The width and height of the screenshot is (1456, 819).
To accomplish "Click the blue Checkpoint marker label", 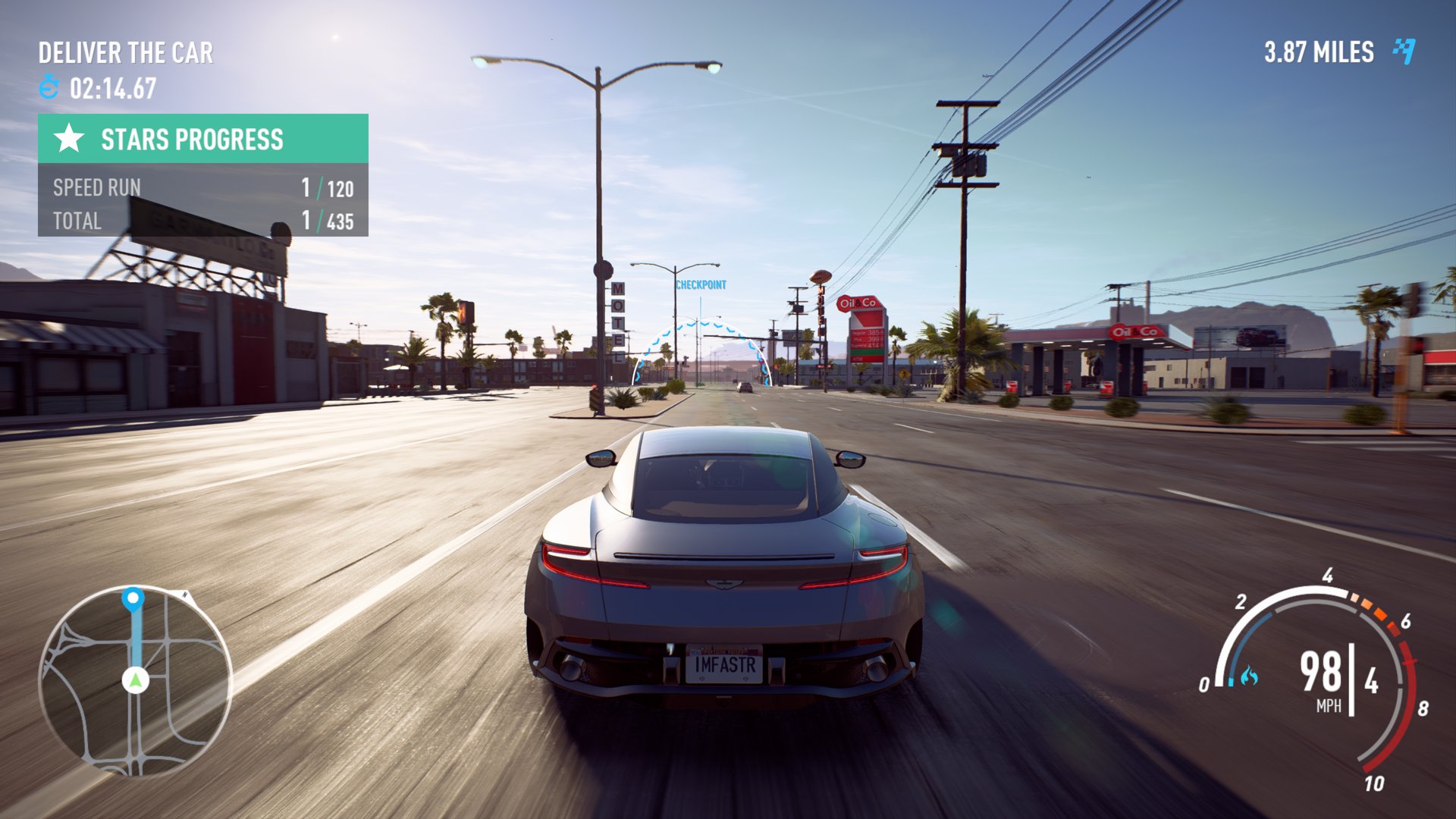I will [701, 285].
